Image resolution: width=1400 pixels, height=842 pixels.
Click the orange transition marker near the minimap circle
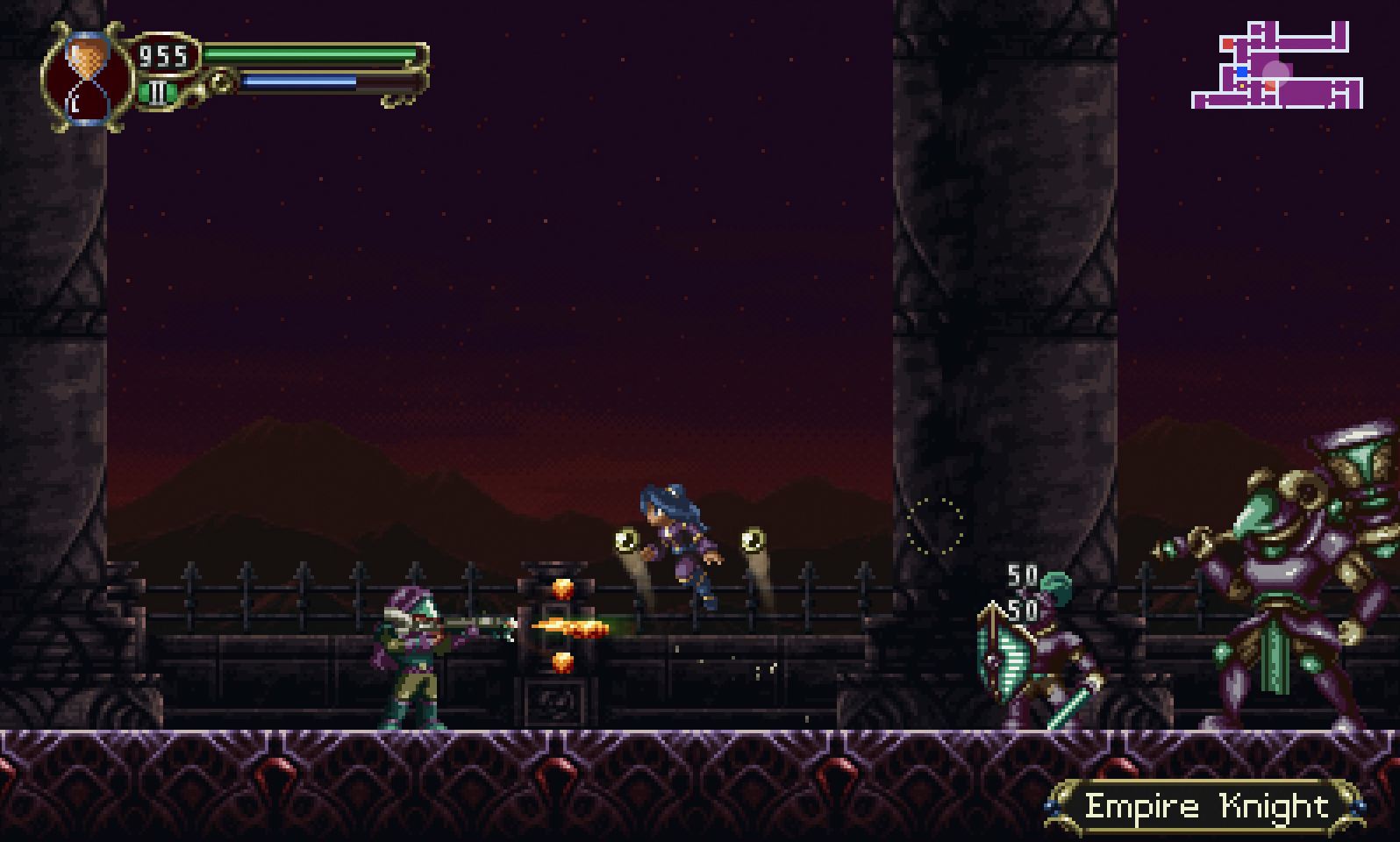coord(1270,85)
